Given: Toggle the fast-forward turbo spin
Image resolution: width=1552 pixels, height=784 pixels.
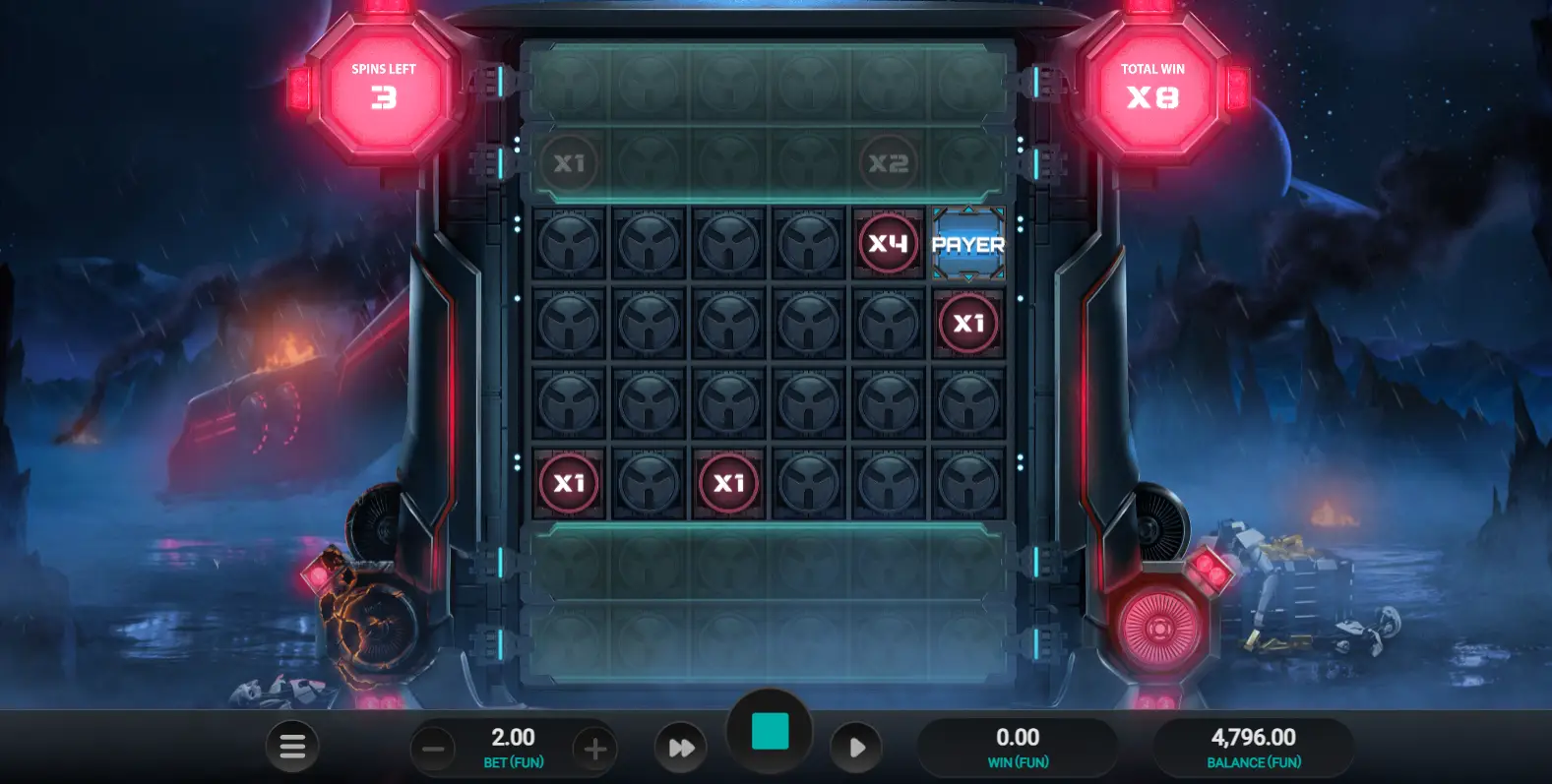Looking at the screenshot, I should pyautogui.click(x=681, y=748).
